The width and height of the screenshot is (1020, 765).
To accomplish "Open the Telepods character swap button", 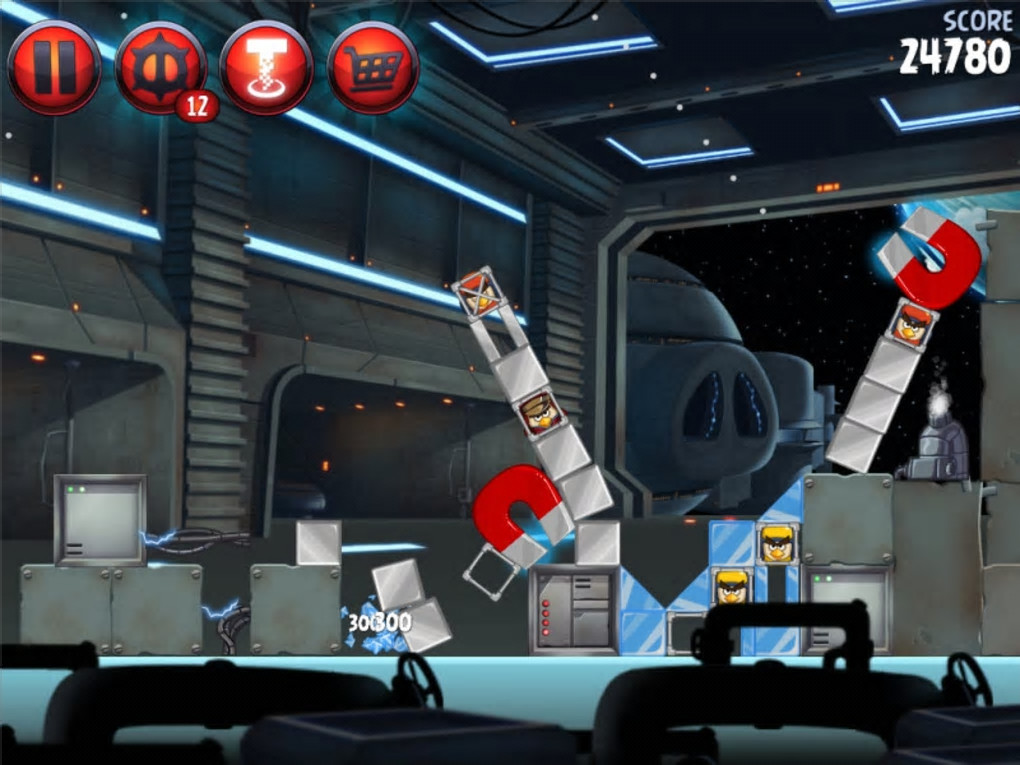I will (x=266, y=68).
